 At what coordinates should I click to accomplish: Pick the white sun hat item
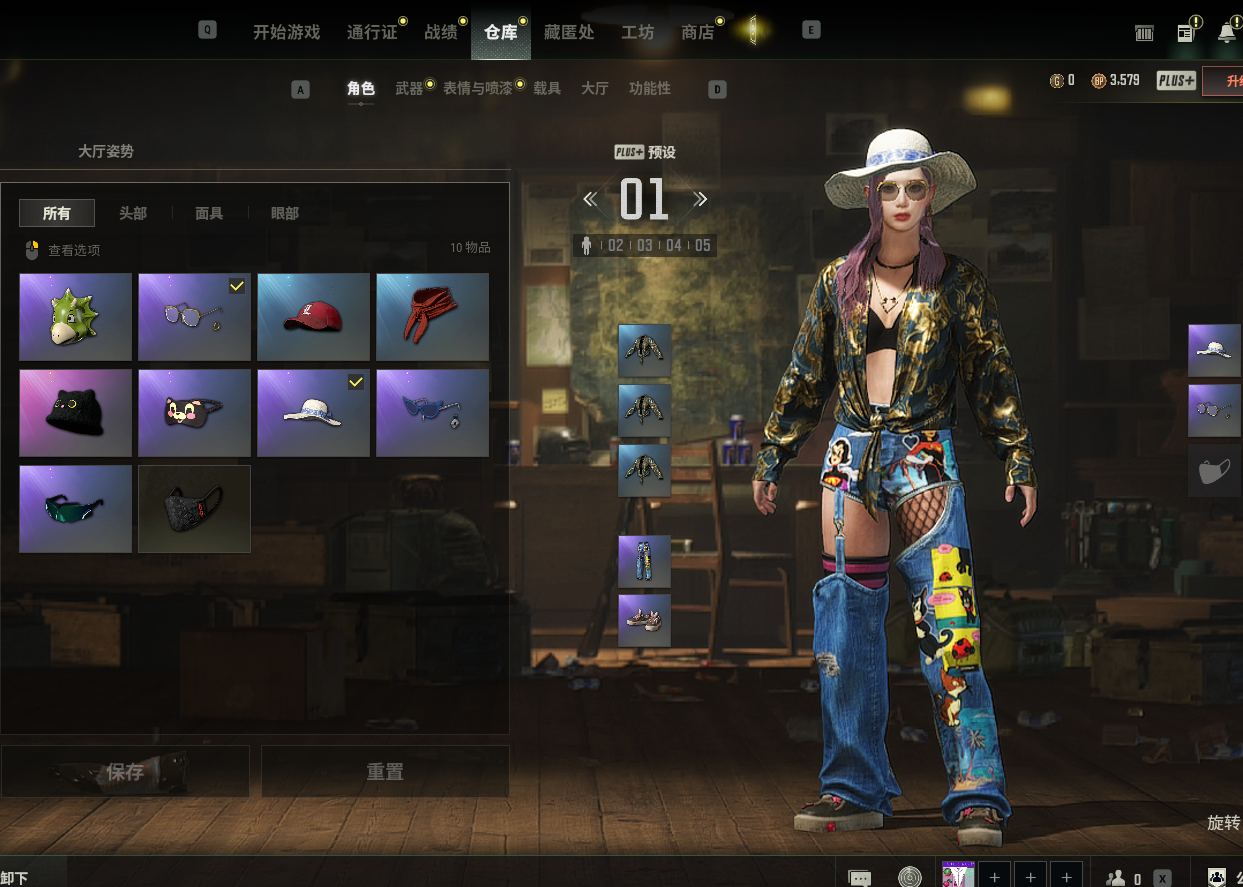[x=313, y=413]
